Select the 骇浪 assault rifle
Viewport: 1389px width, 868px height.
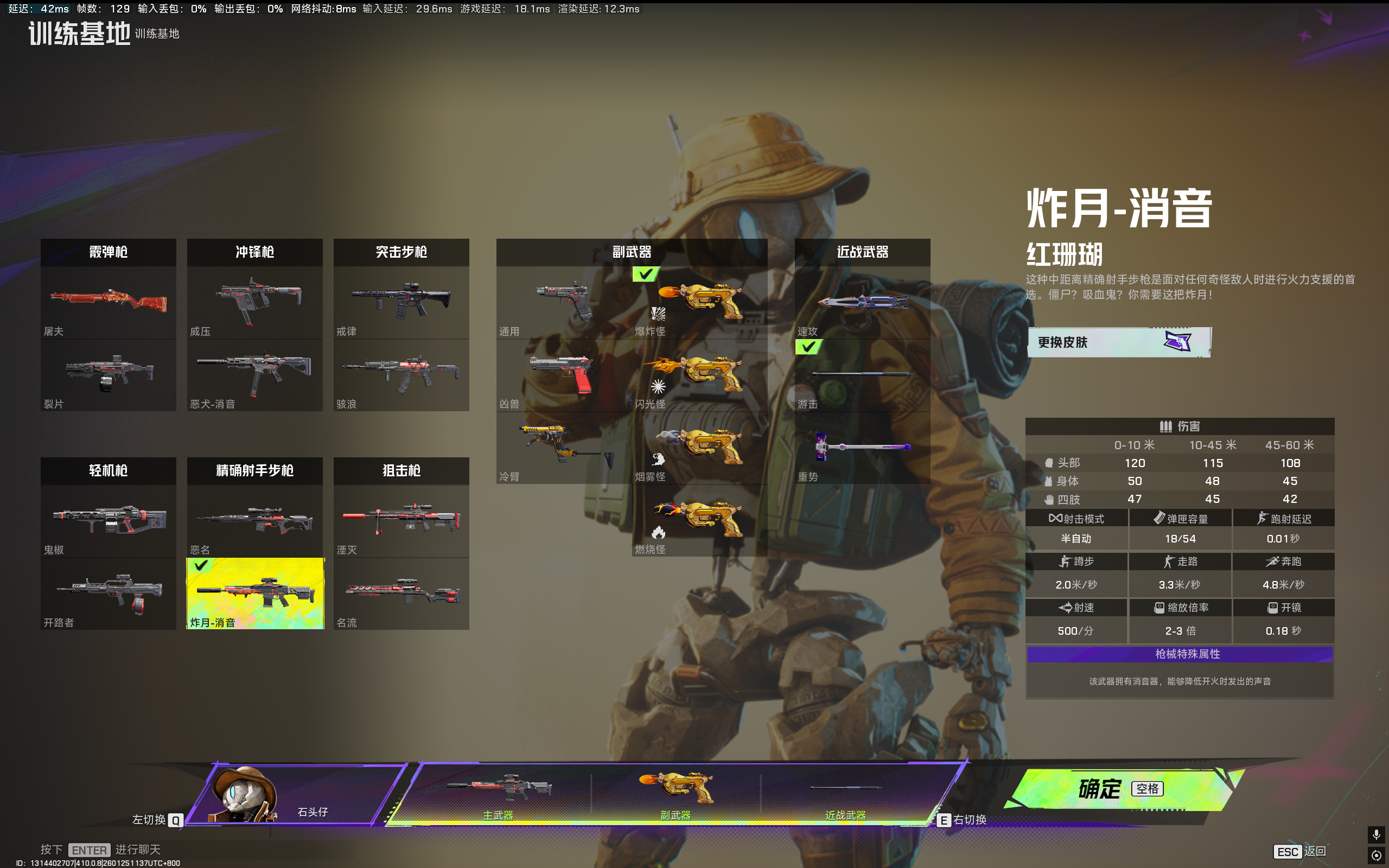[x=400, y=375]
